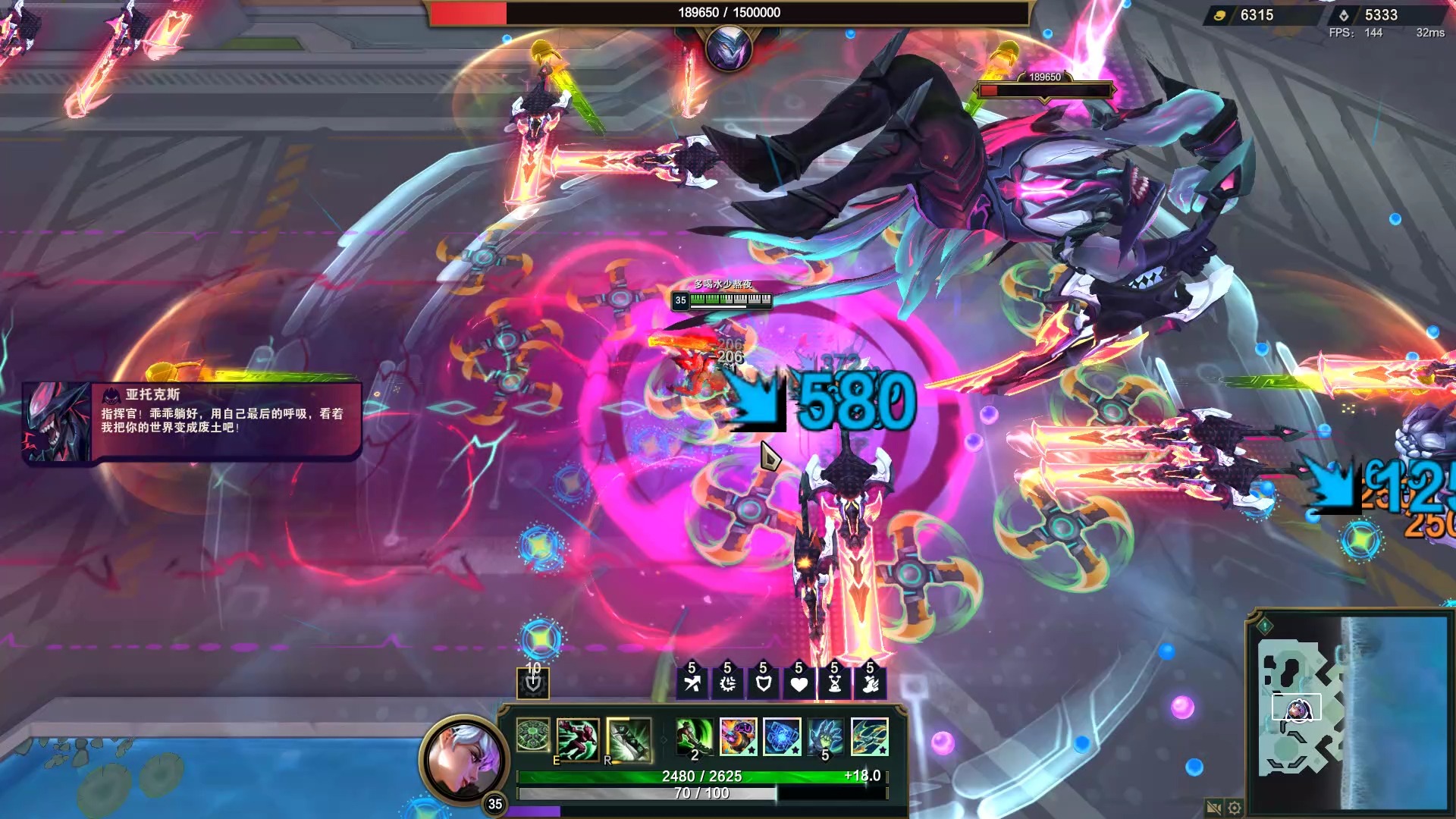
Task: Select the blue ice cube weapon slot
Action: coord(782,737)
